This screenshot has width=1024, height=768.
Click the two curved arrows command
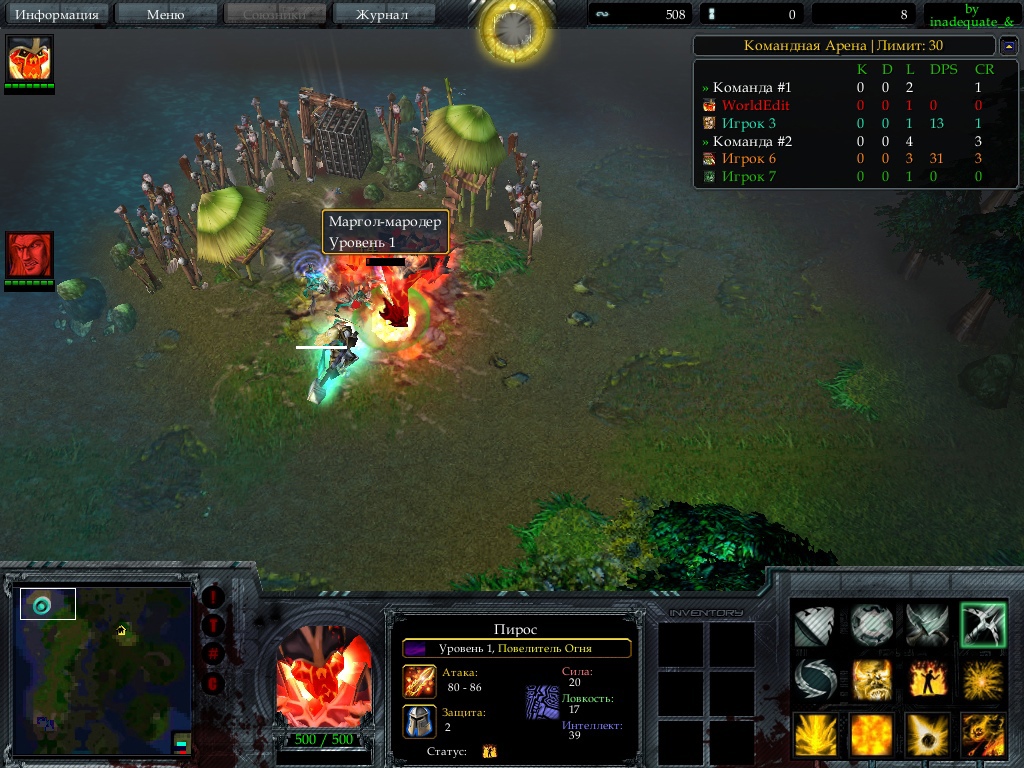[815, 680]
